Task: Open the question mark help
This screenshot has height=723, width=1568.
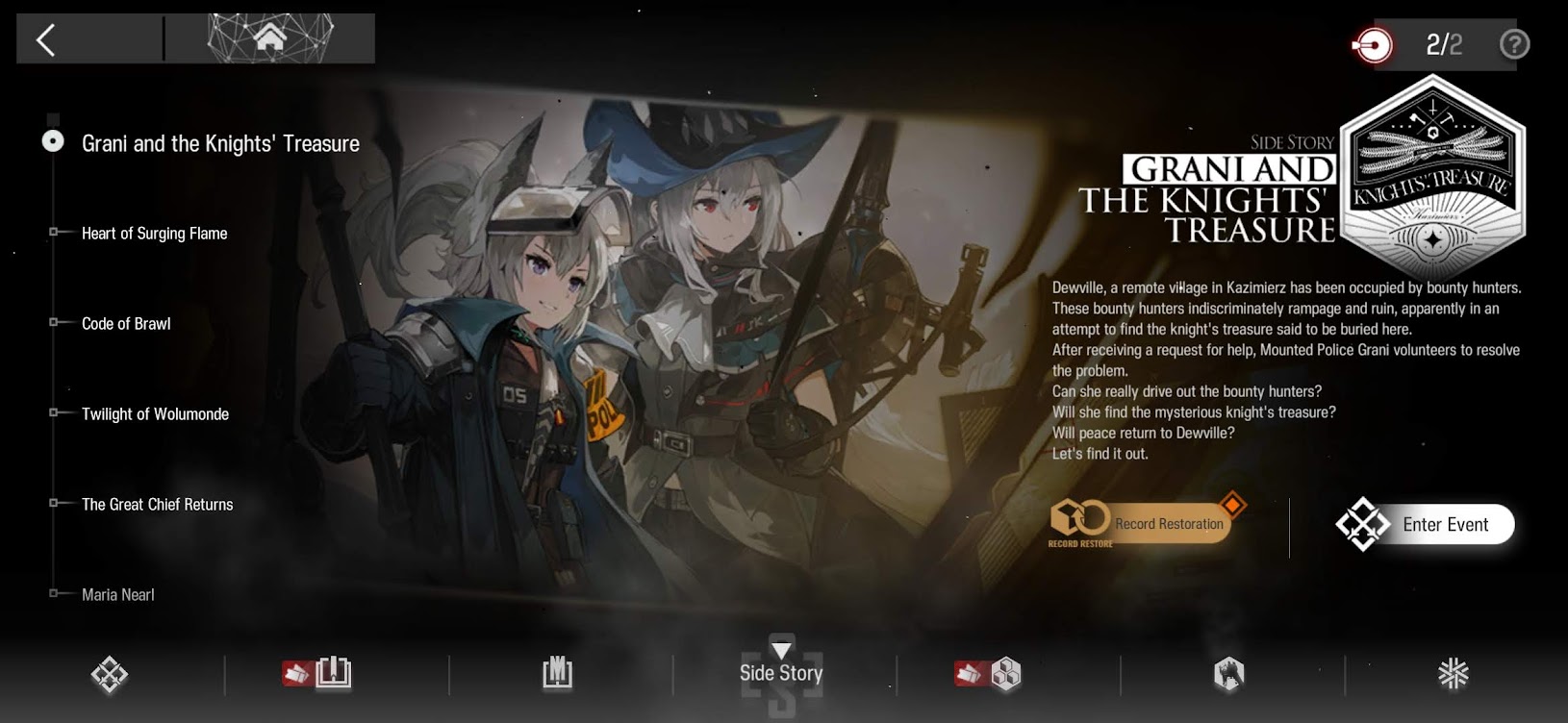Action: pyautogui.click(x=1514, y=44)
